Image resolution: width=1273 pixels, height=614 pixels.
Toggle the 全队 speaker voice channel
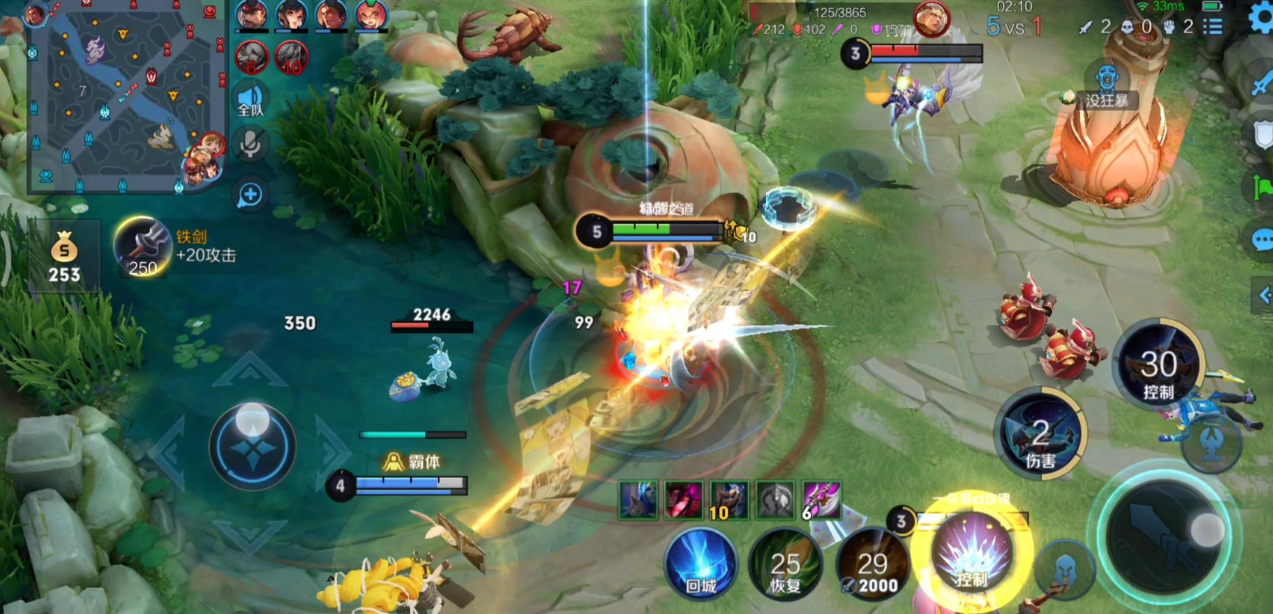click(250, 100)
